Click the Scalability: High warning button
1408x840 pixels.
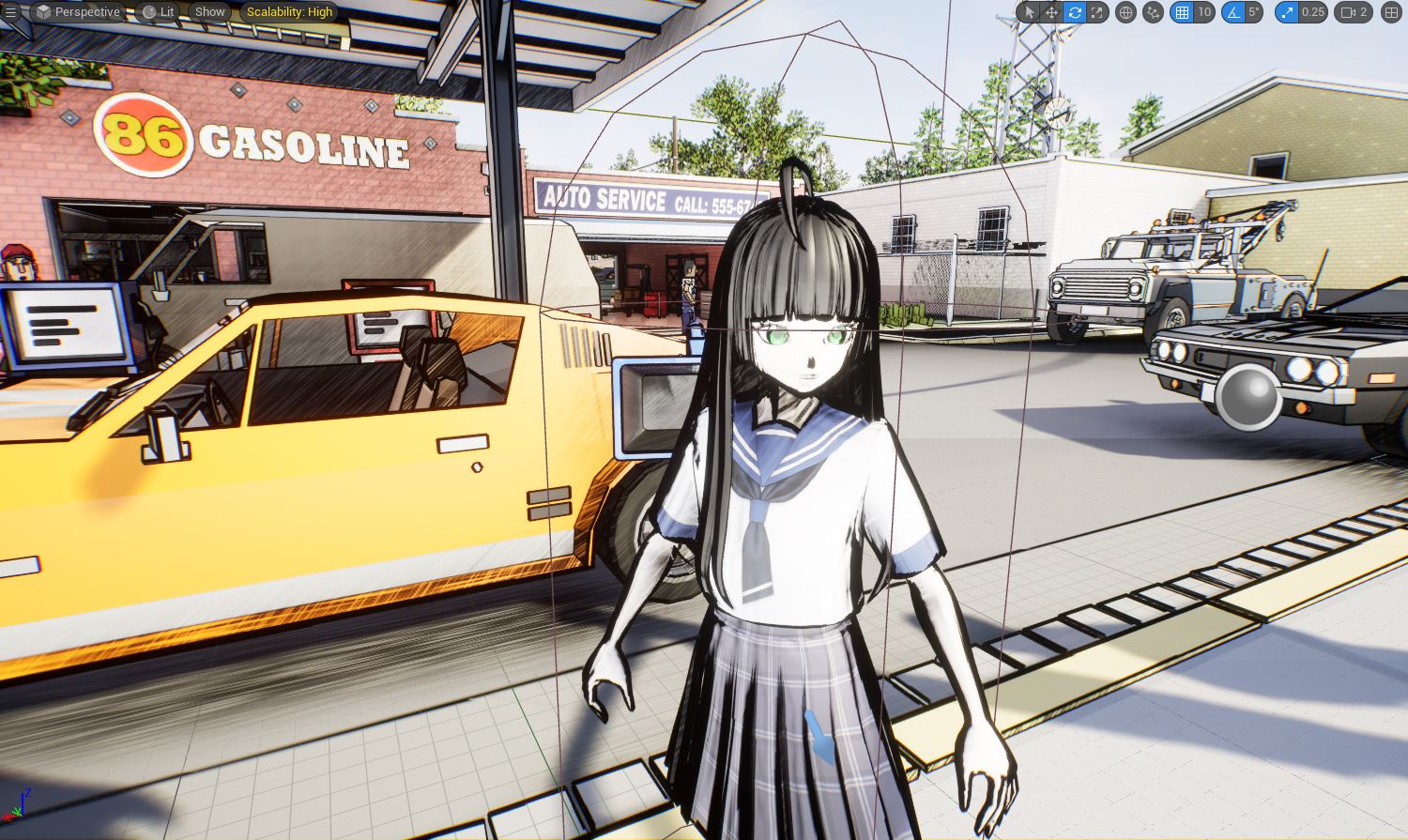coord(289,12)
